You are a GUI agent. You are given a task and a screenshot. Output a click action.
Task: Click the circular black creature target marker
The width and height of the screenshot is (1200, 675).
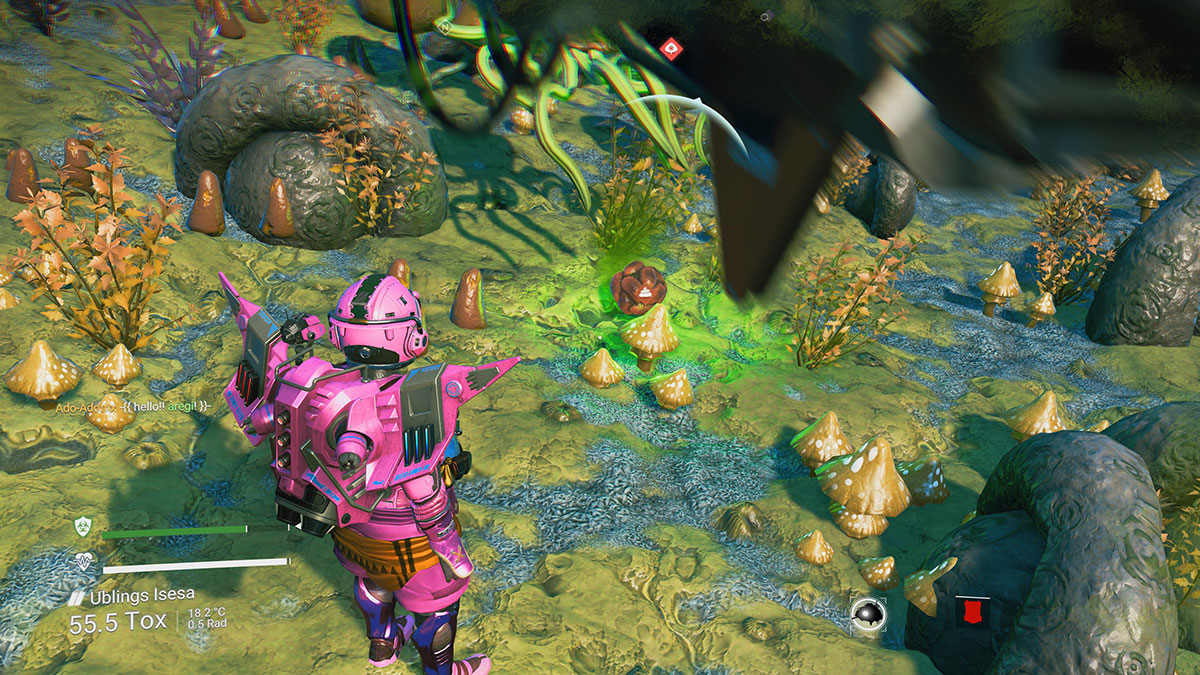pos(866,612)
